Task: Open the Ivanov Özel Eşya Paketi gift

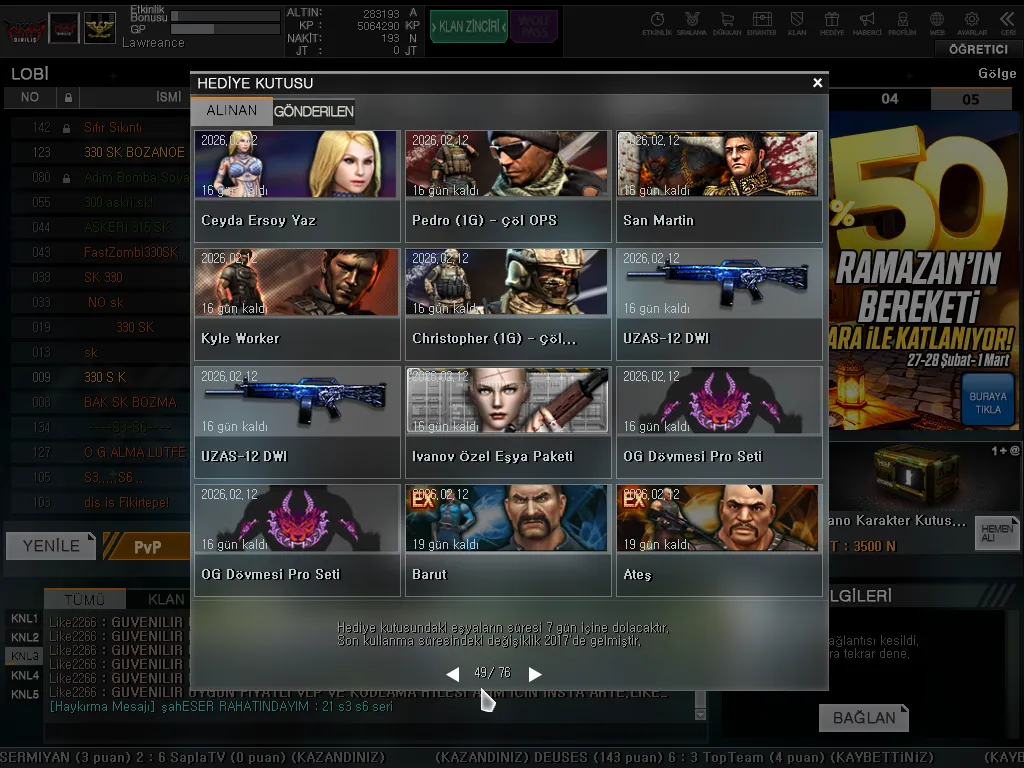Action: coord(507,422)
